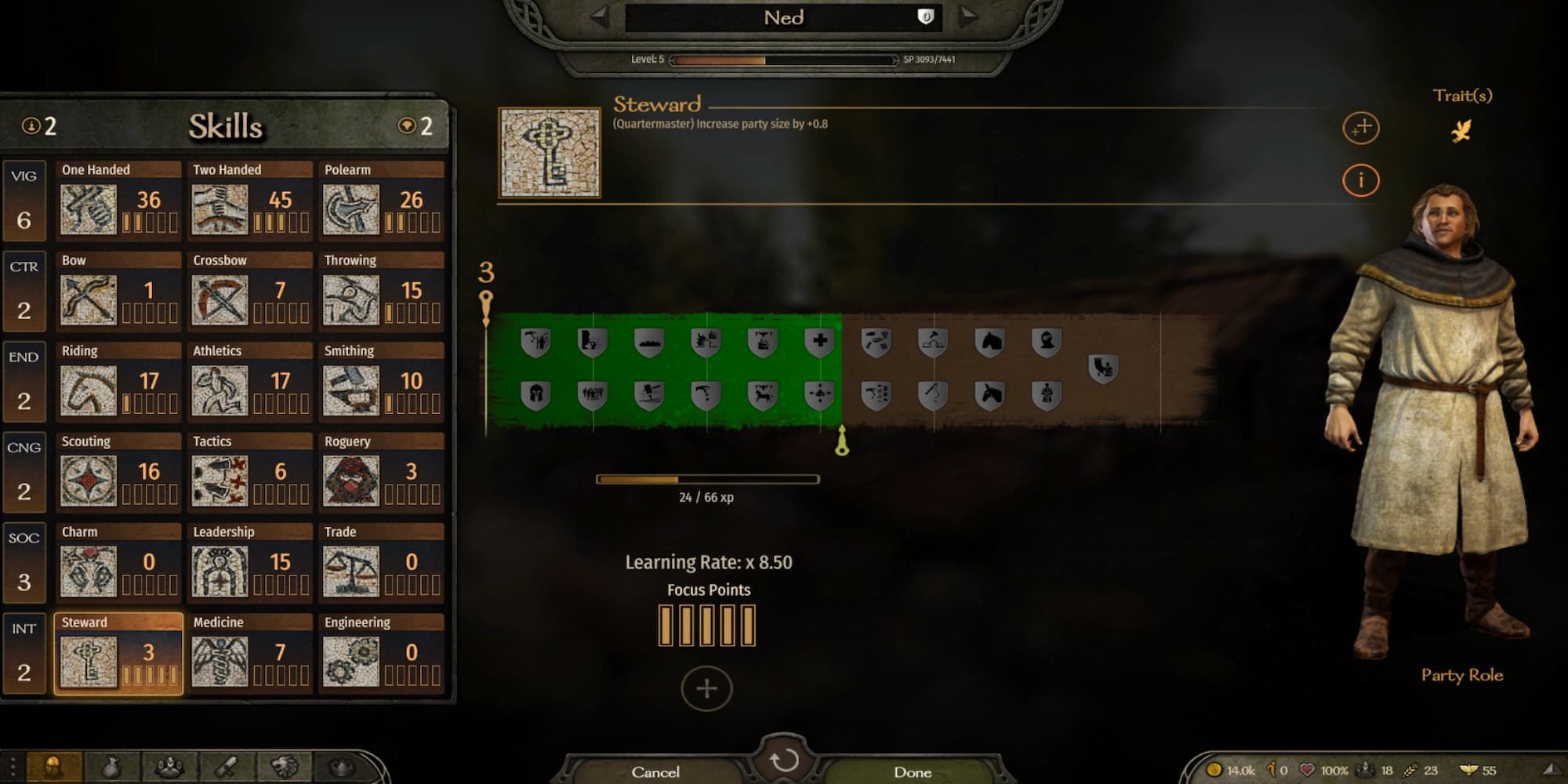Select the One Handed skill icon
The image size is (1568, 784).
88,209
